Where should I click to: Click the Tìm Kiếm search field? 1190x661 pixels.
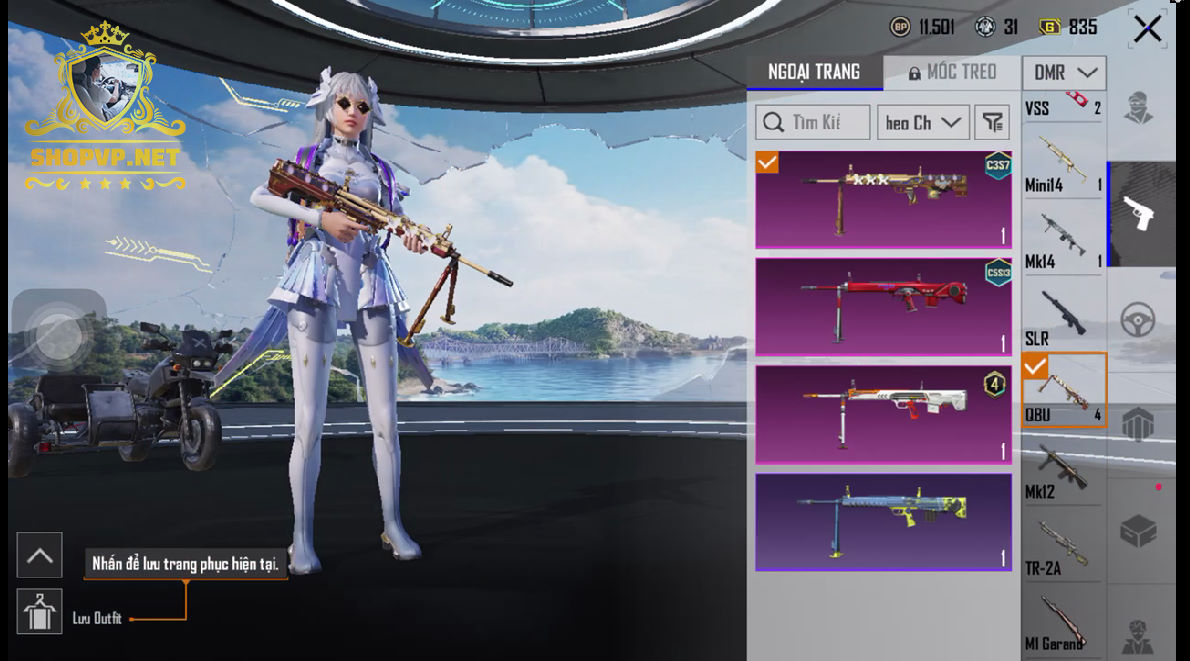(x=812, y=123)
